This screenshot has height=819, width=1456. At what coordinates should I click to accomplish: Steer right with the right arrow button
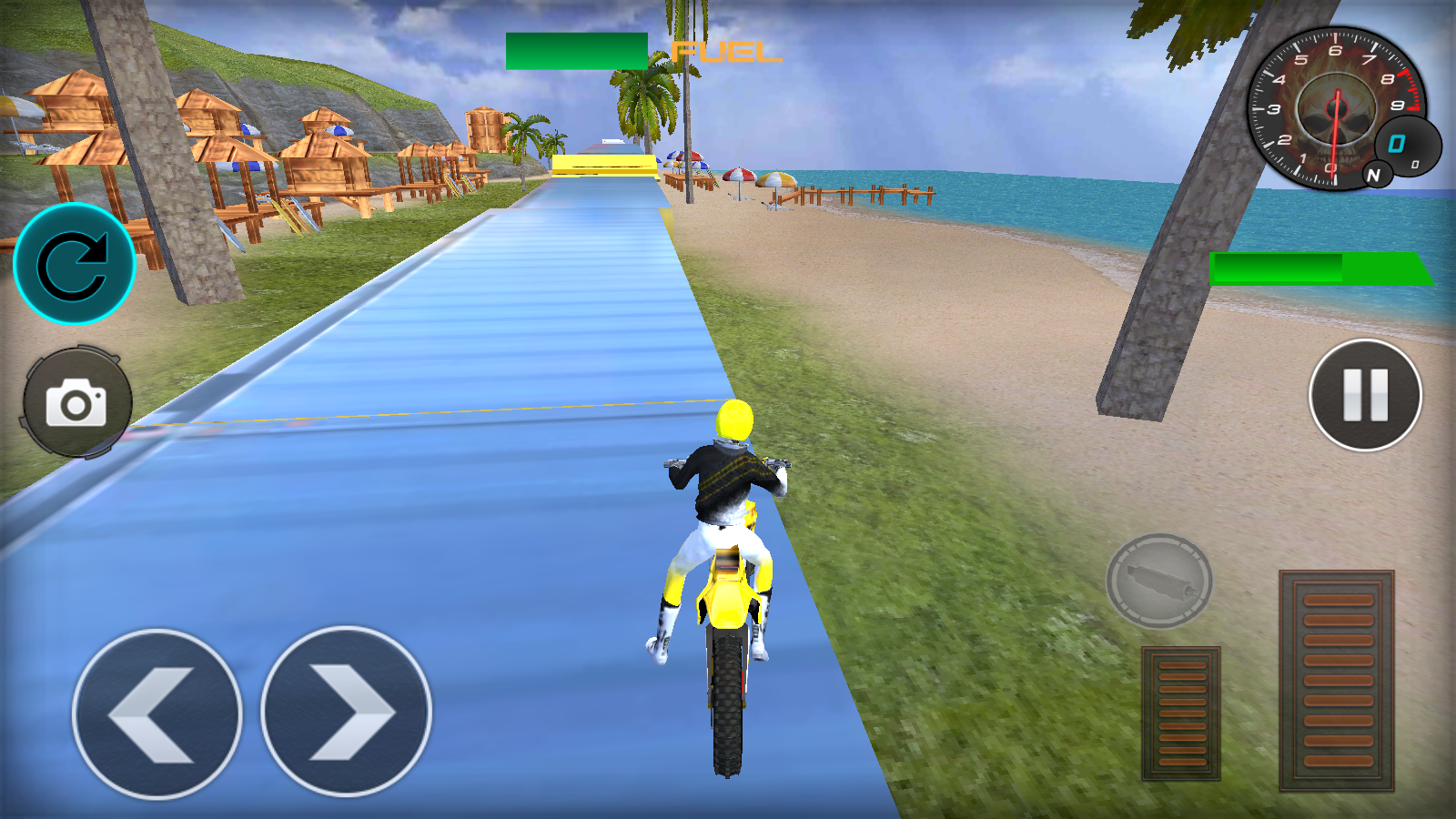[346, 712]
